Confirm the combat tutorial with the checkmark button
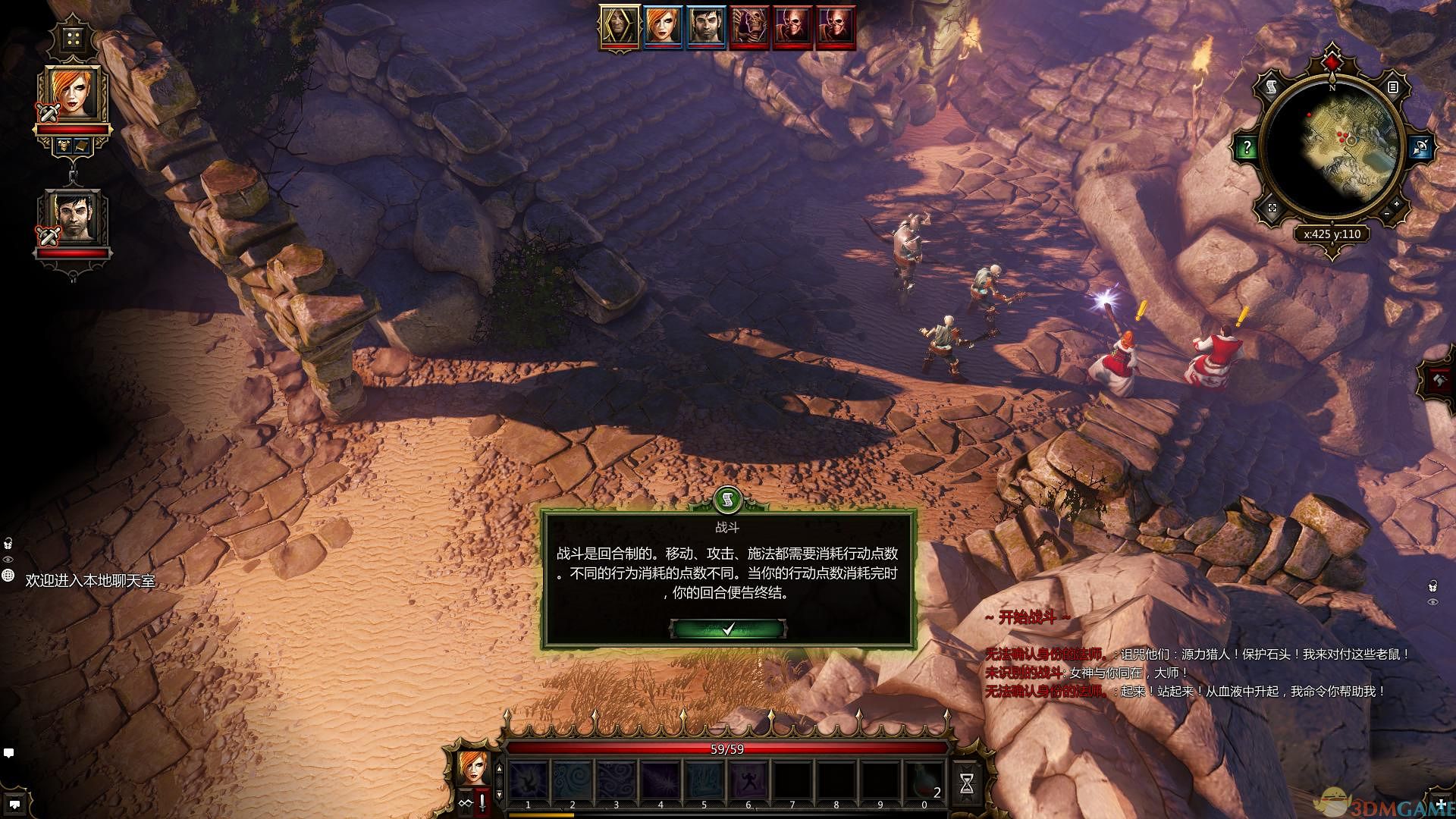Screen dimensions: 1456x819 click(x=728, y=629)
